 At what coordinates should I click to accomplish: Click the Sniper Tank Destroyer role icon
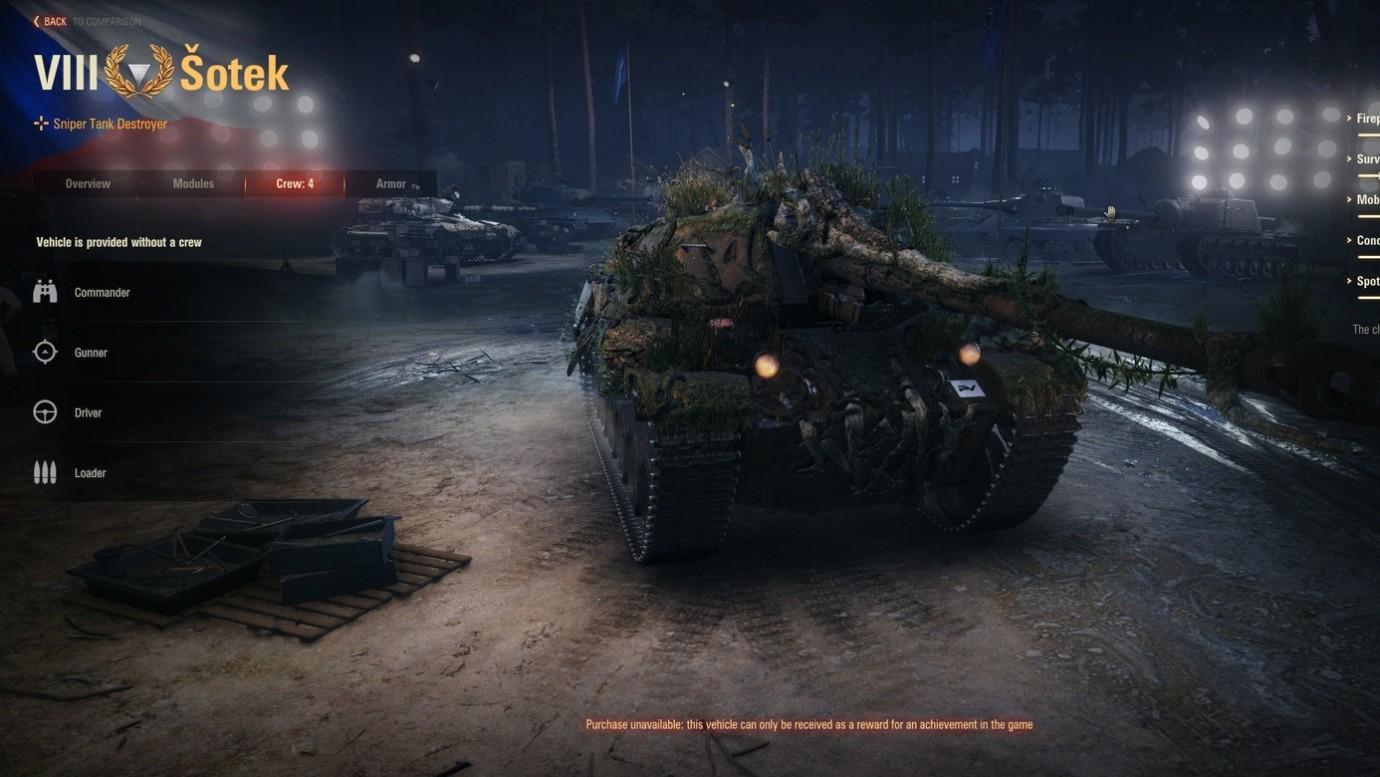click(x=40, y=123)
